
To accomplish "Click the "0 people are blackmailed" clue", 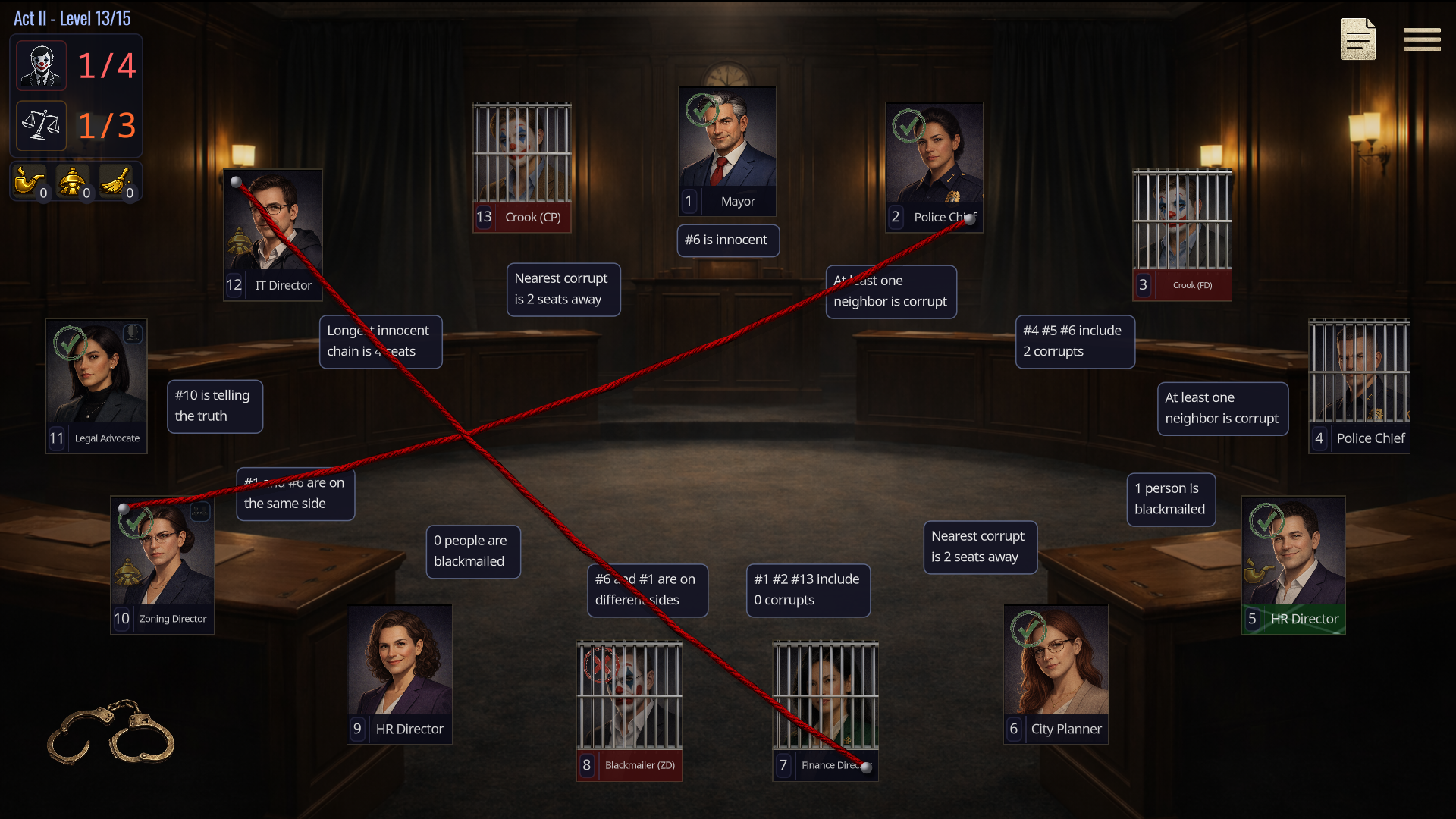I will pyautogui.click(x=472, y=551).
